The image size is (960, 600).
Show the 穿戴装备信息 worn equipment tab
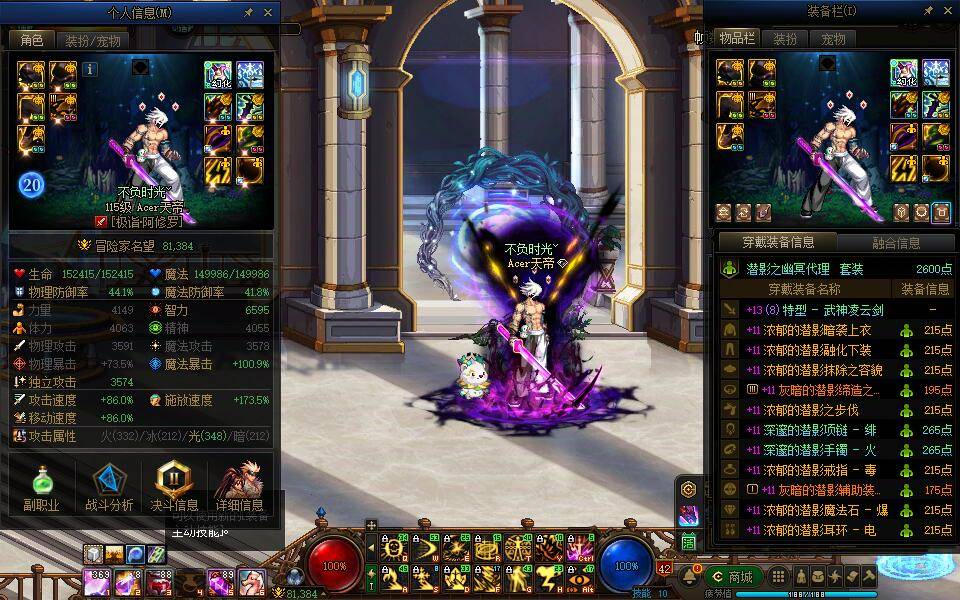tap(778, 242)
